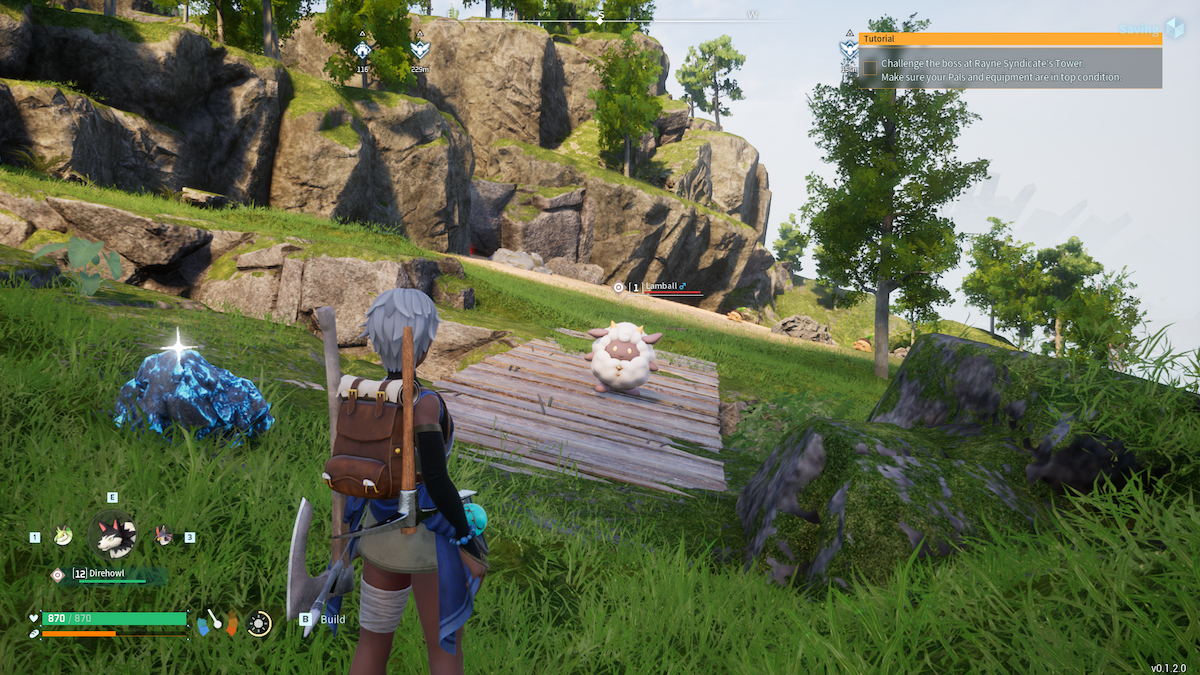Pick the dark bird pal in slot 3
This screenshot has width=1200, height=675.
164,537
